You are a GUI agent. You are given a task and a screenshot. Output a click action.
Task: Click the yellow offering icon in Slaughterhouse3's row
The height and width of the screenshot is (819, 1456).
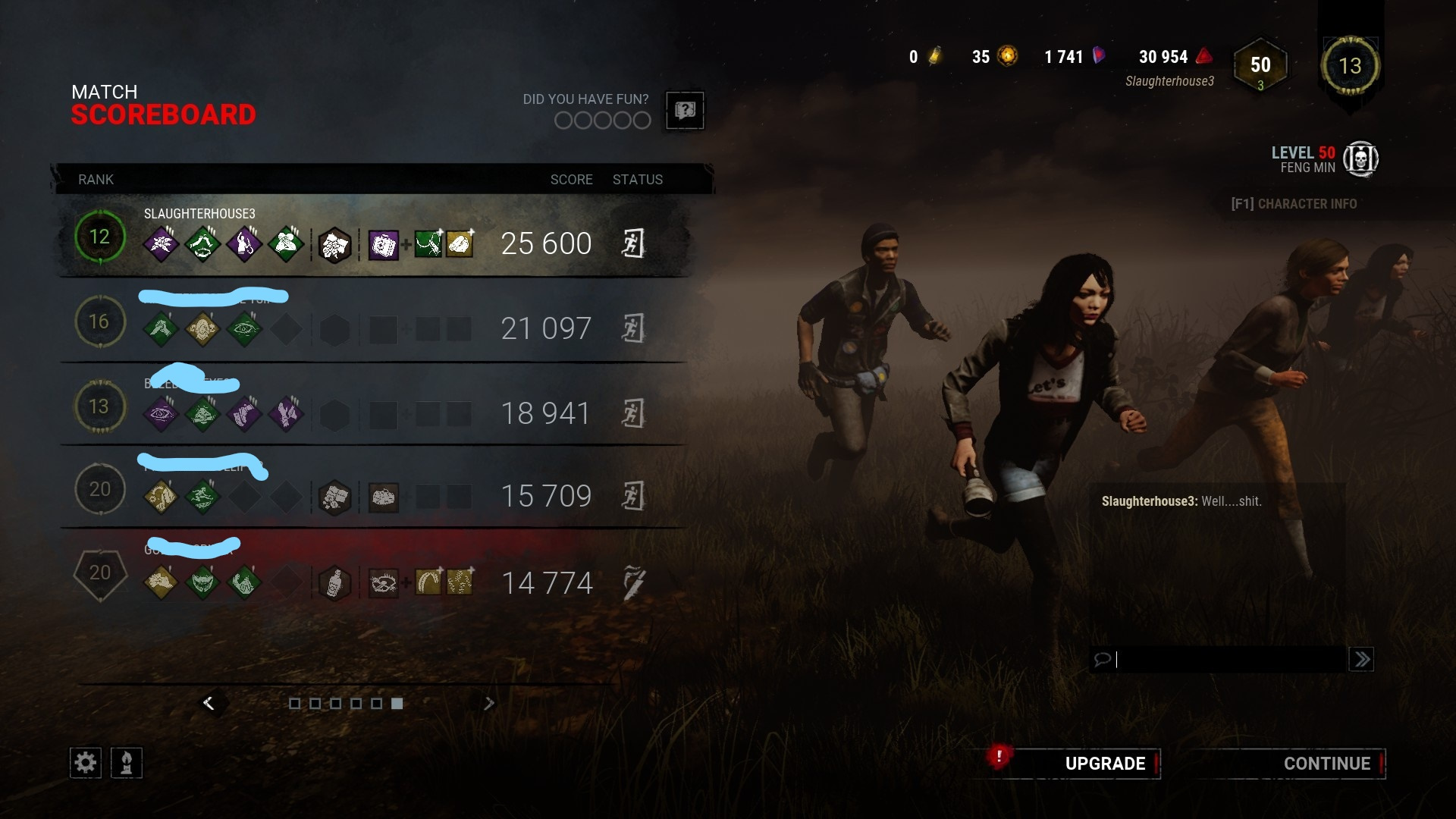point(458,244)
